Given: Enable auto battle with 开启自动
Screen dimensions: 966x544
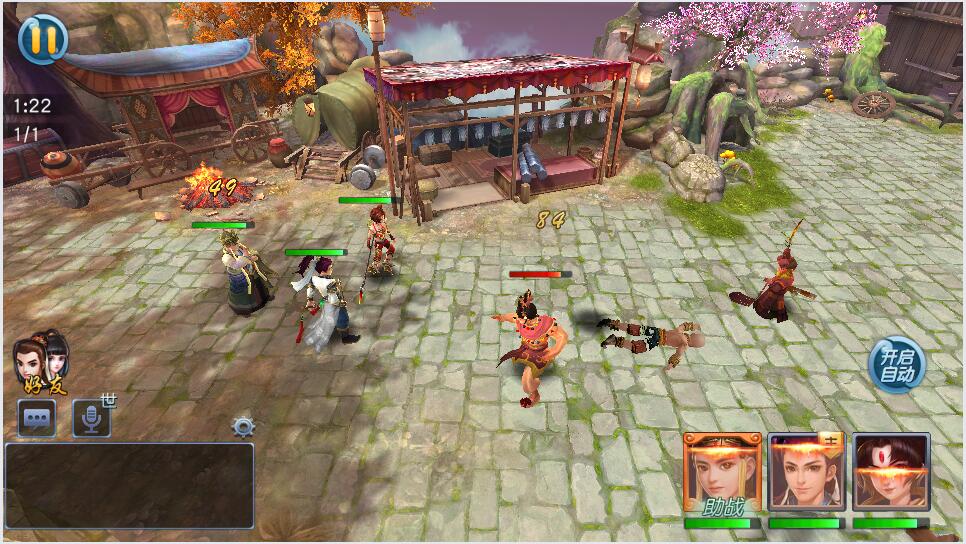Looking at the screenshot, I should click(896, 365).
